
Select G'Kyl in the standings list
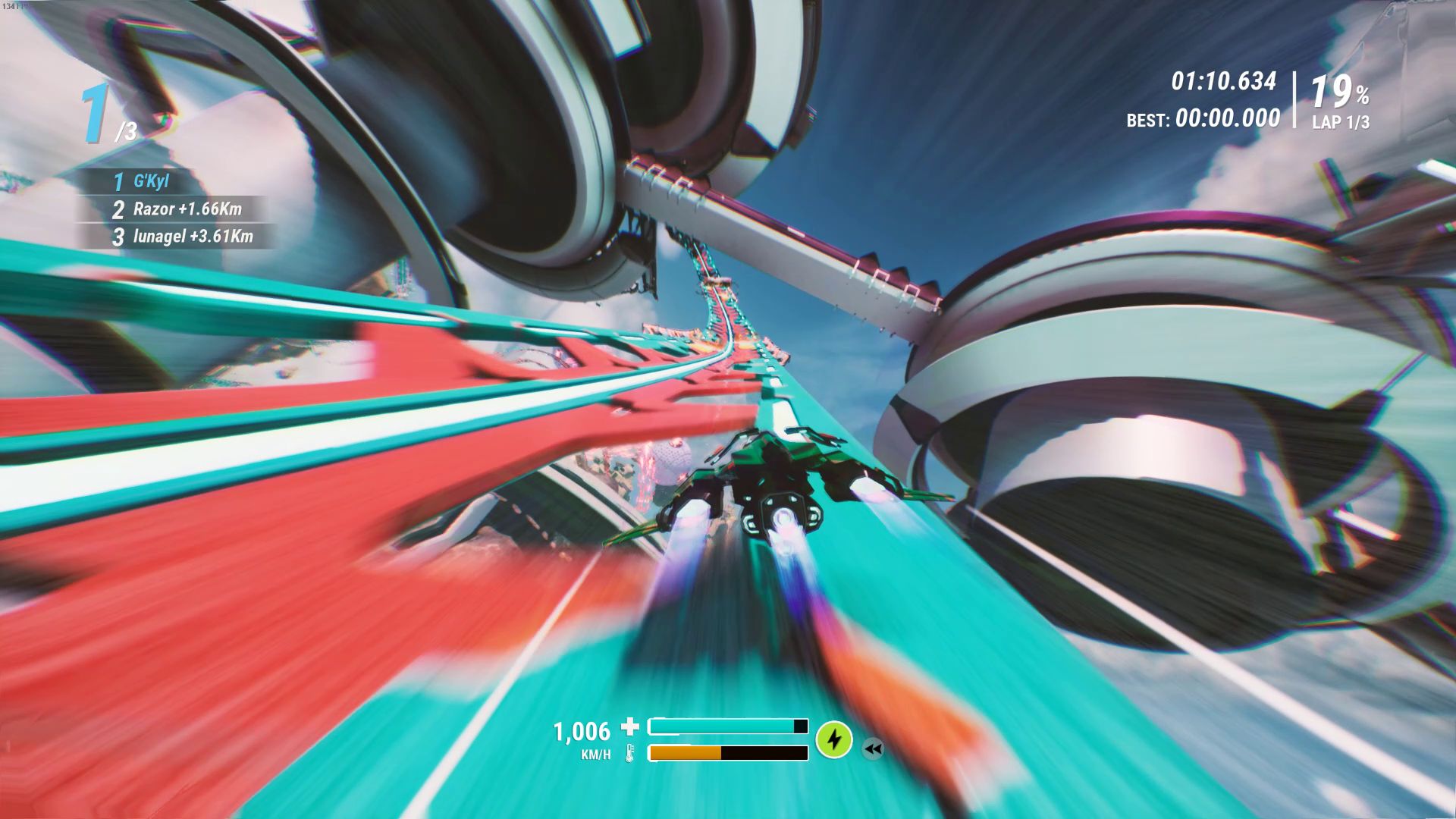[x=151, y=181]
